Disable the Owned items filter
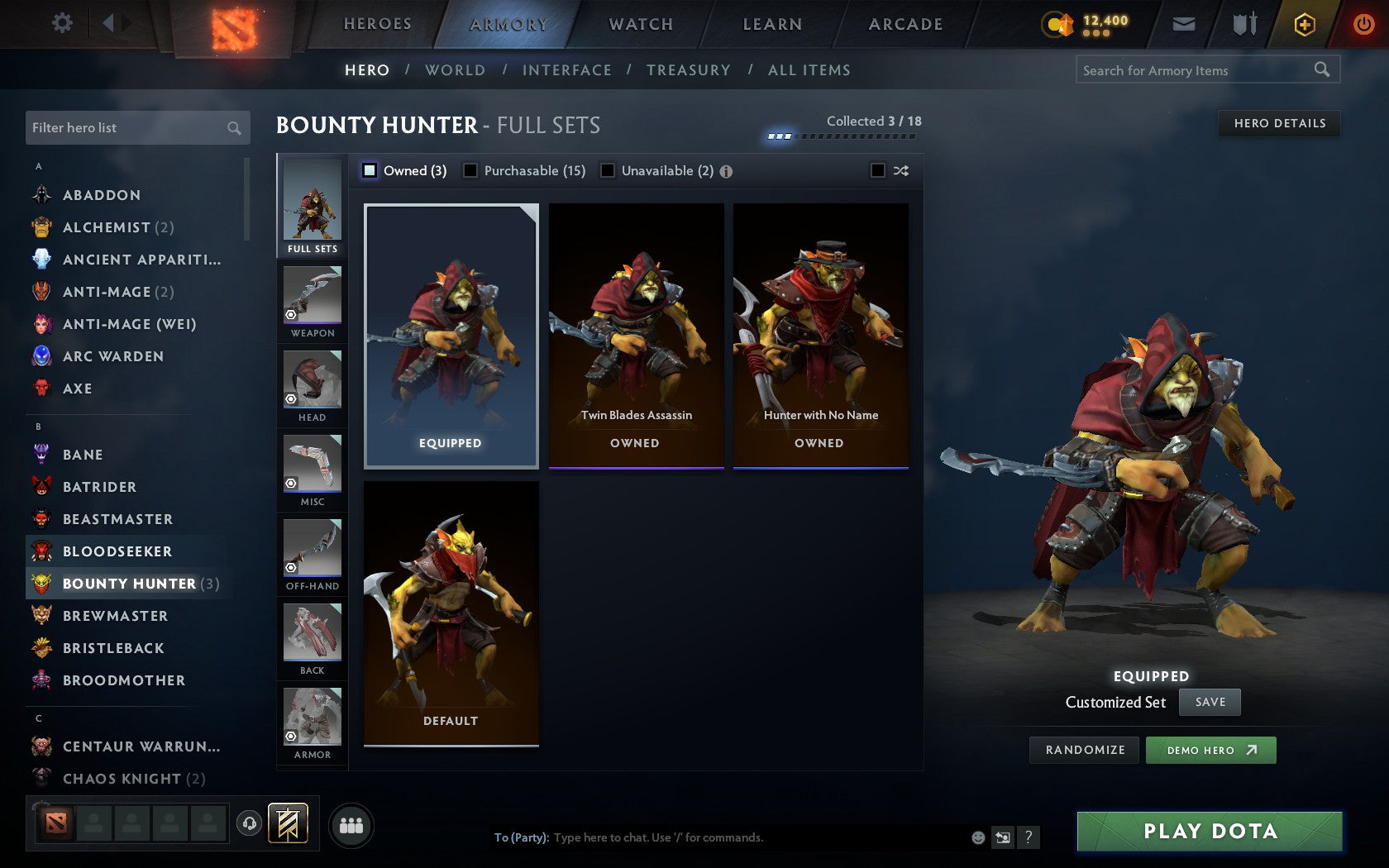The height and width of the screenshot is (868, 1389). [368, 171]
